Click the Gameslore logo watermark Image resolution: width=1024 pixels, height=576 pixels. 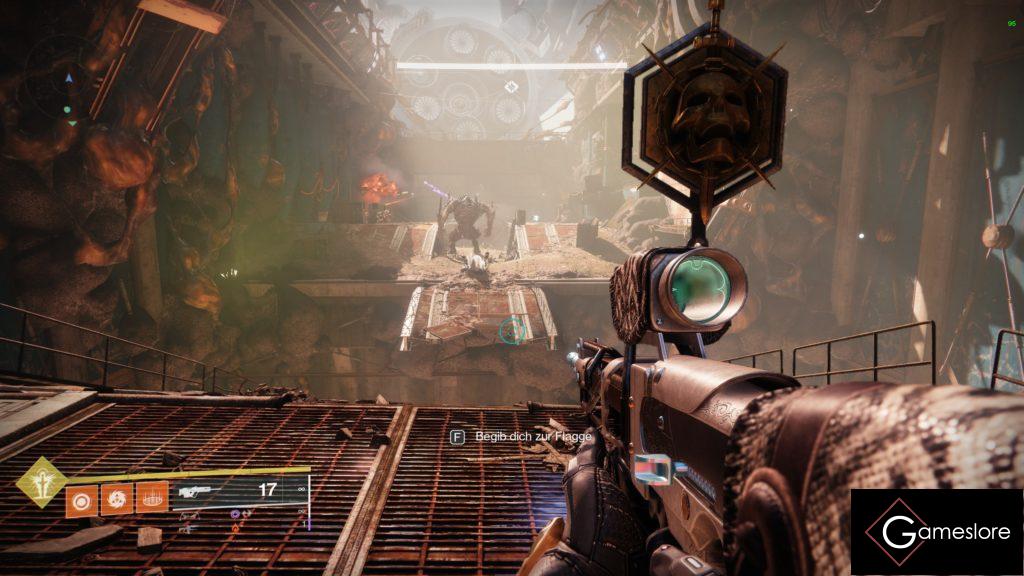[x=936, y=532]
